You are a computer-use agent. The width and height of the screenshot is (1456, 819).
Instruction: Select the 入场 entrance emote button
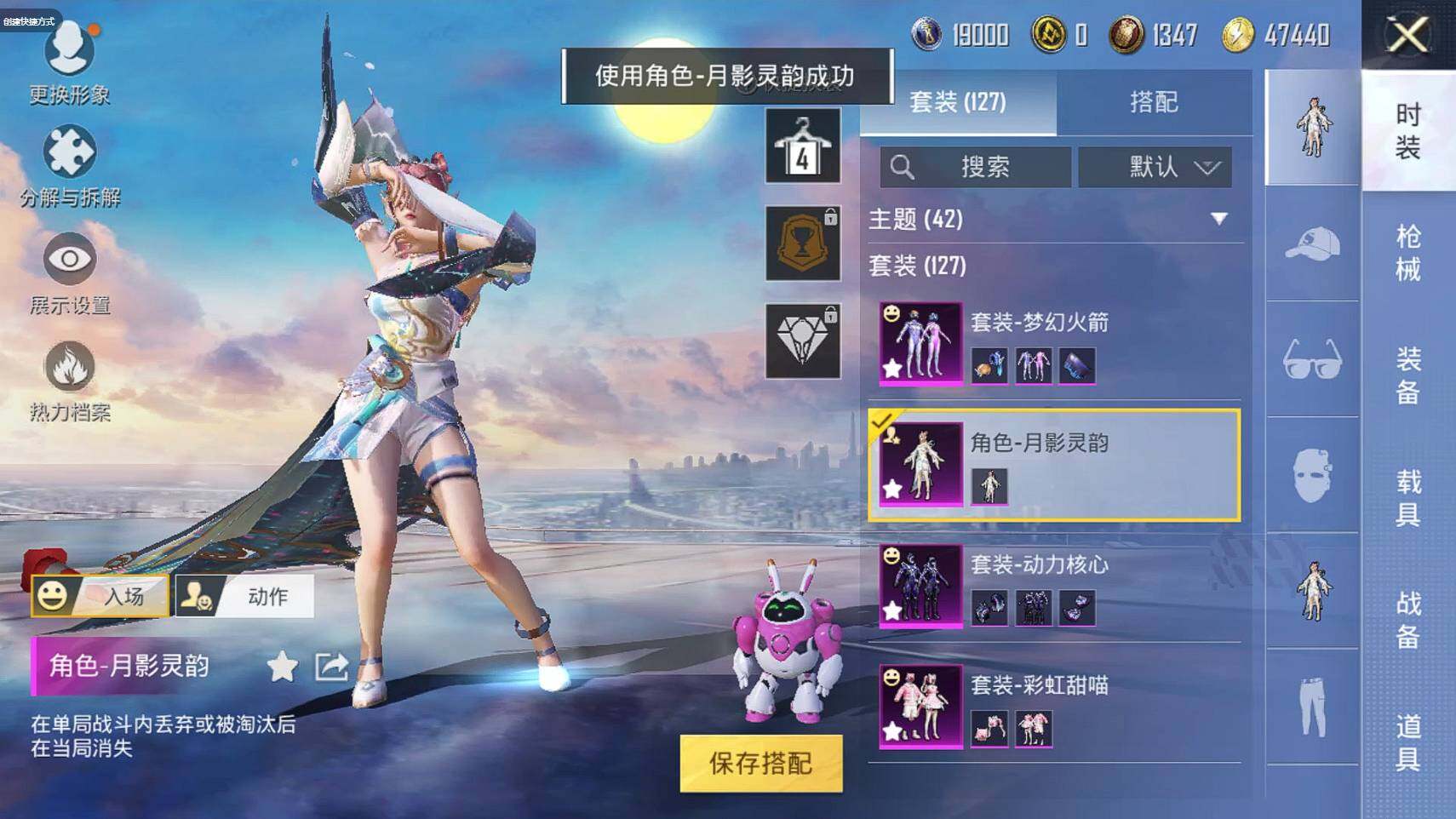click(x=100, y=596)
